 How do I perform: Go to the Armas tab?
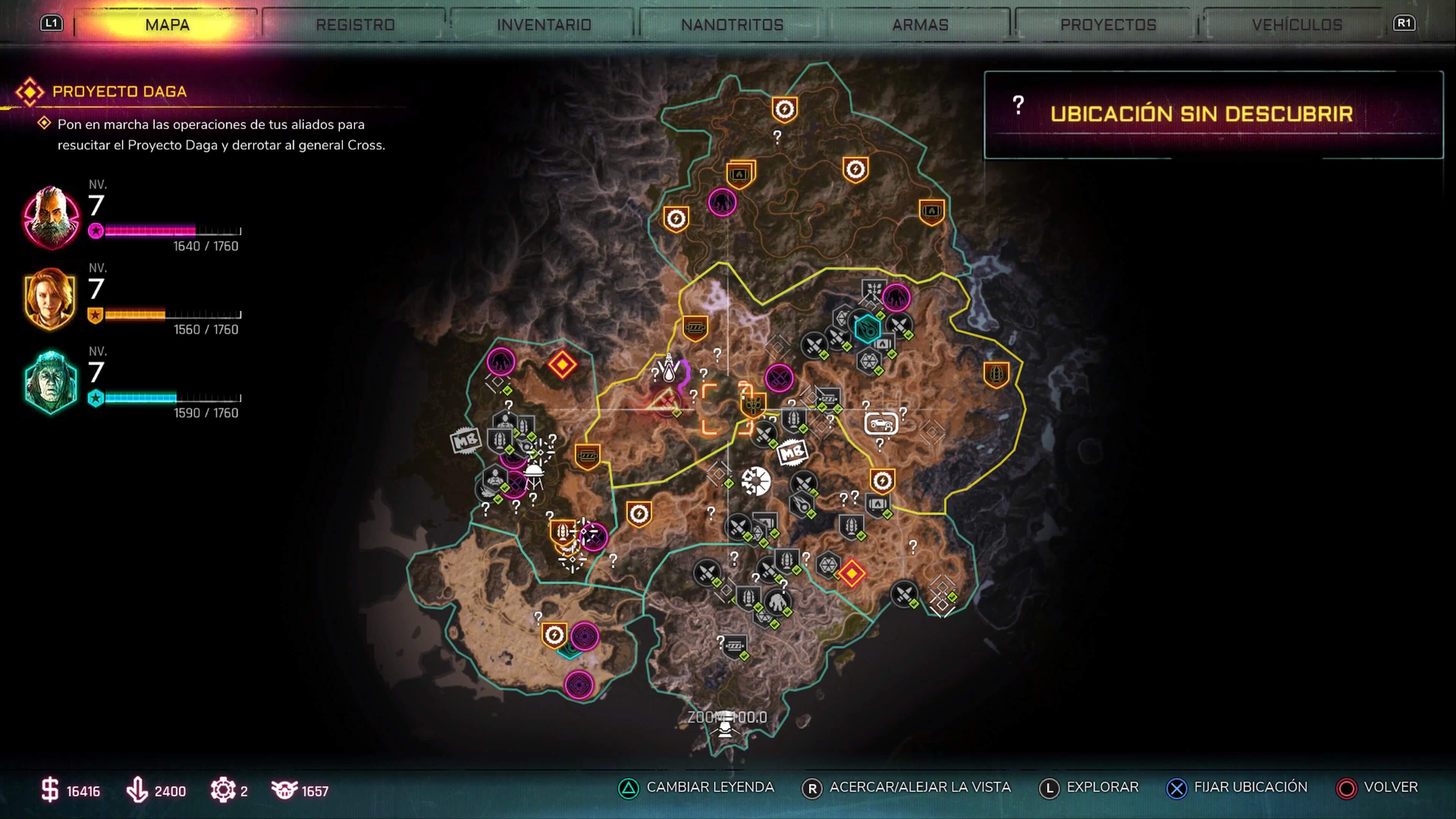click(x=920, y=25)
